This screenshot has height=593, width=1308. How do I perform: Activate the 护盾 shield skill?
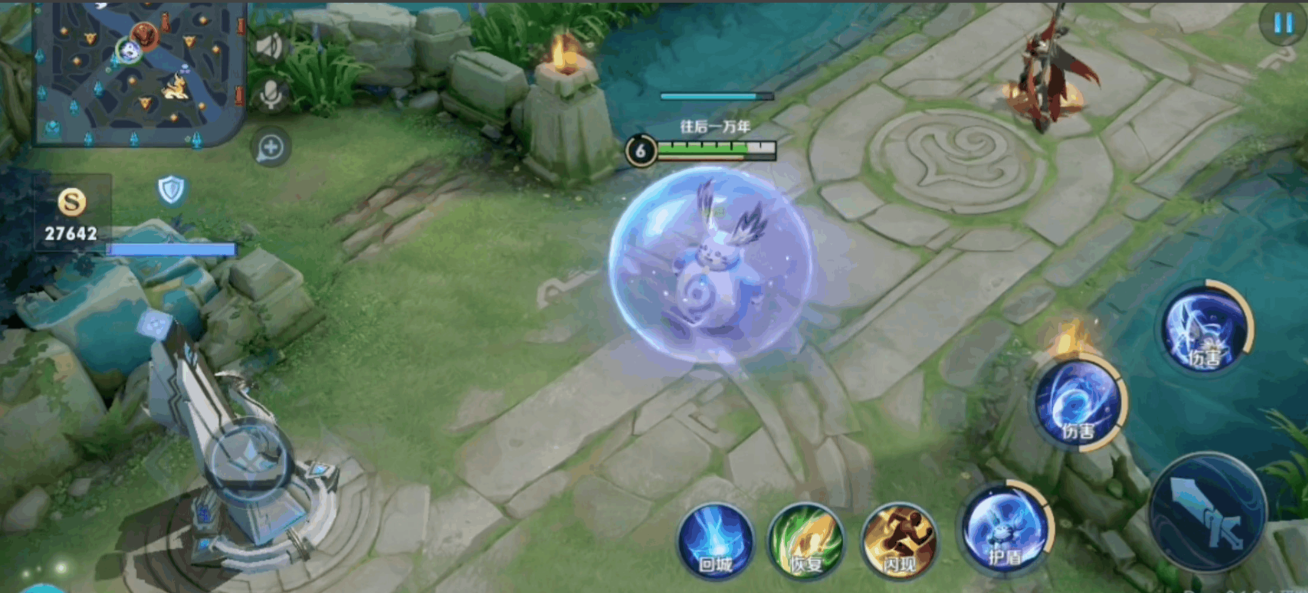pyautogui.click(x=1004, y=529)
